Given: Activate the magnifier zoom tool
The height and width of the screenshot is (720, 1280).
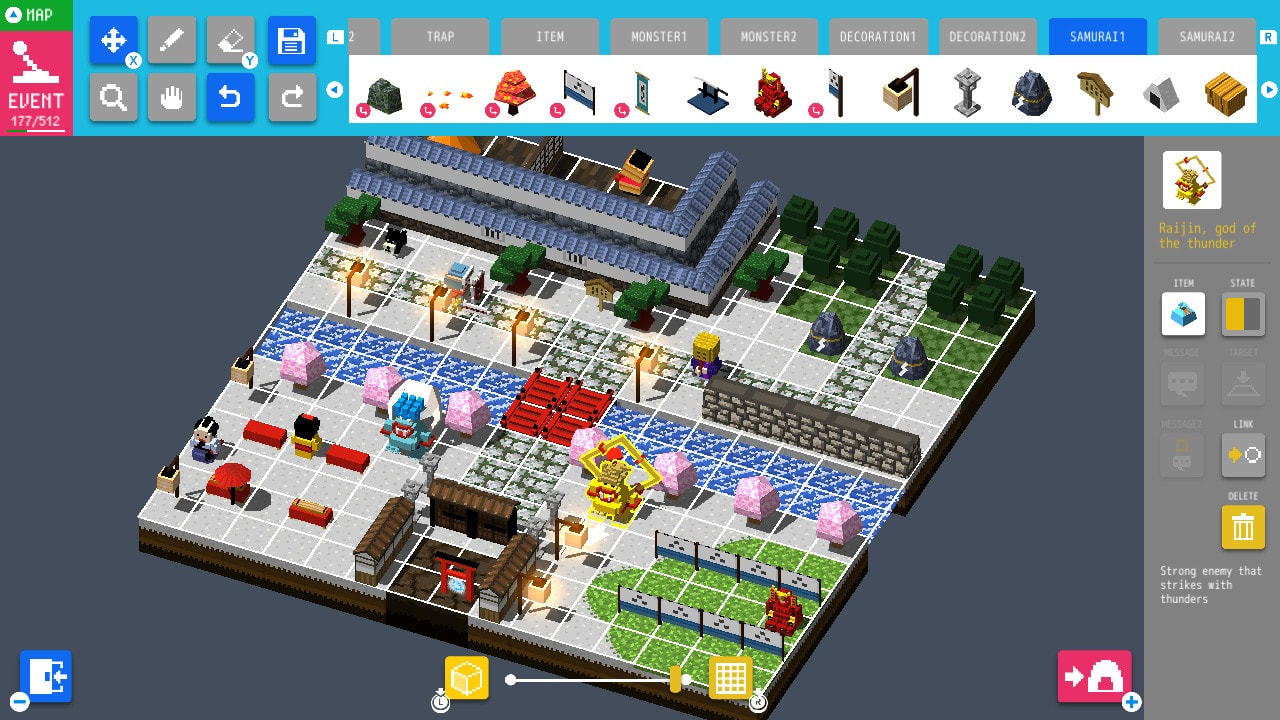Looking at the screenshot, I should pyautogui.click(x=113, y=98).
